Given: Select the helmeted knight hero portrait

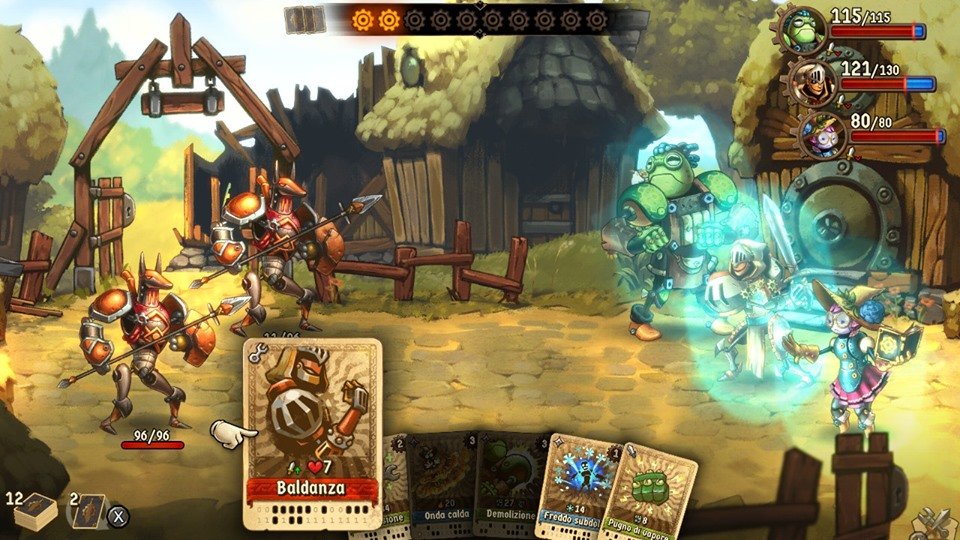Looking at the screenshot, I should tap(809, 80).
